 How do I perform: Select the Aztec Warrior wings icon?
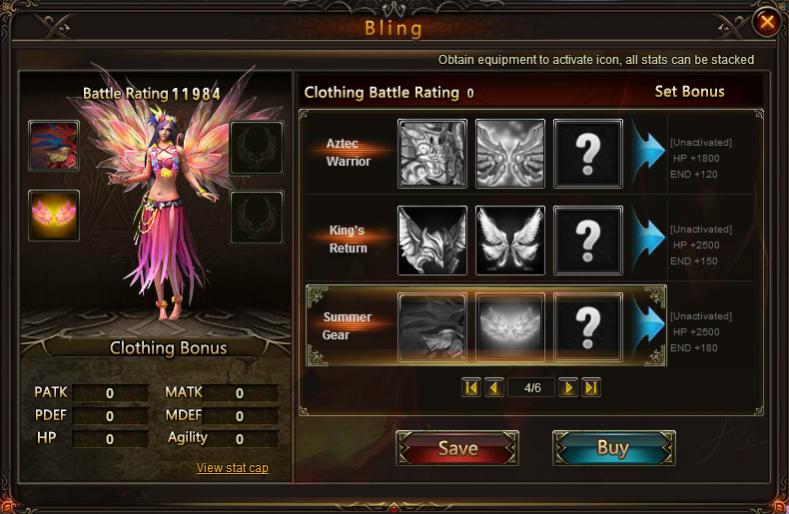pos(510,154)
